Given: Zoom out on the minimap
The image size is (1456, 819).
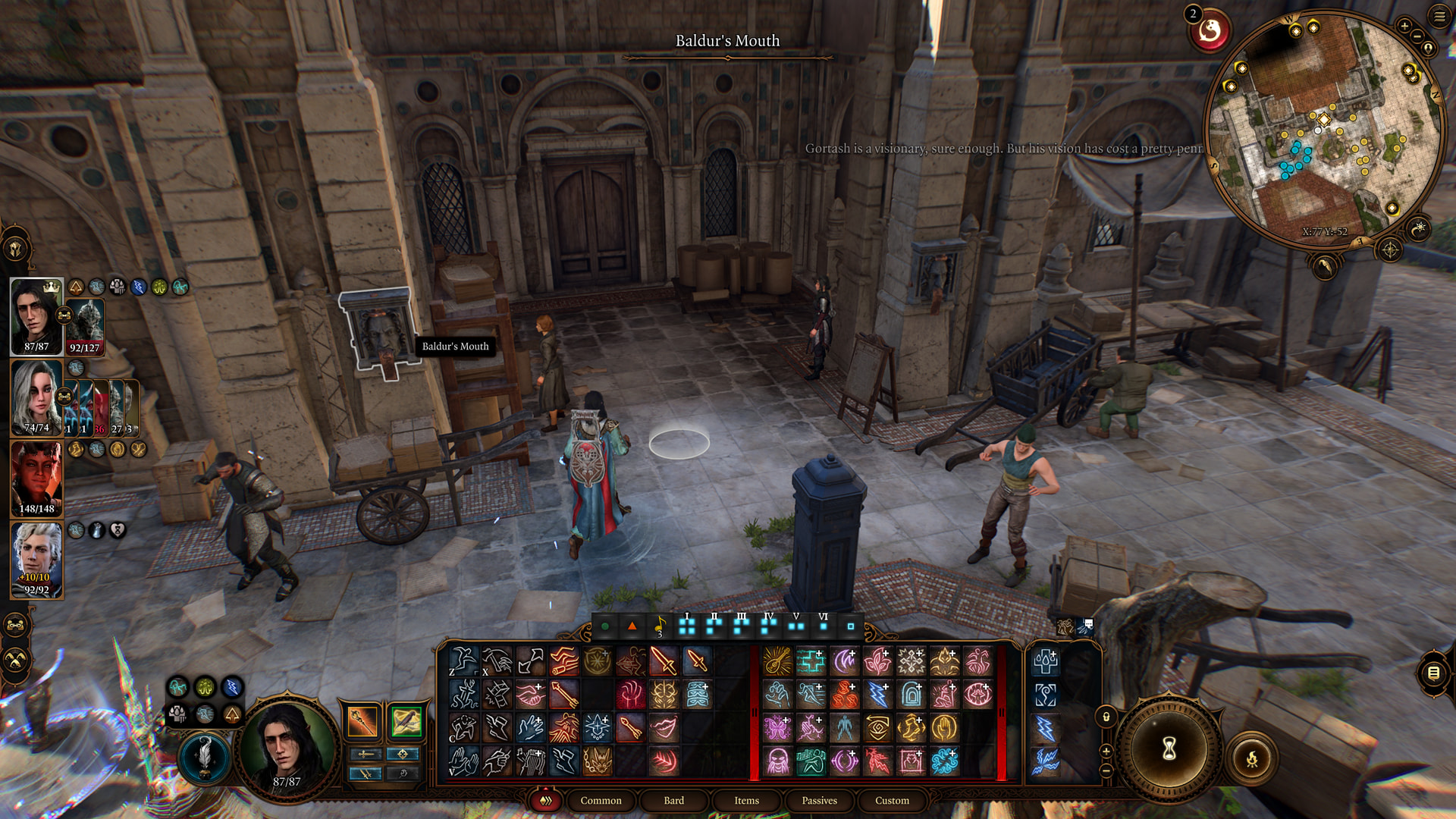Looking at the screenshot, I should (1417, 36).
